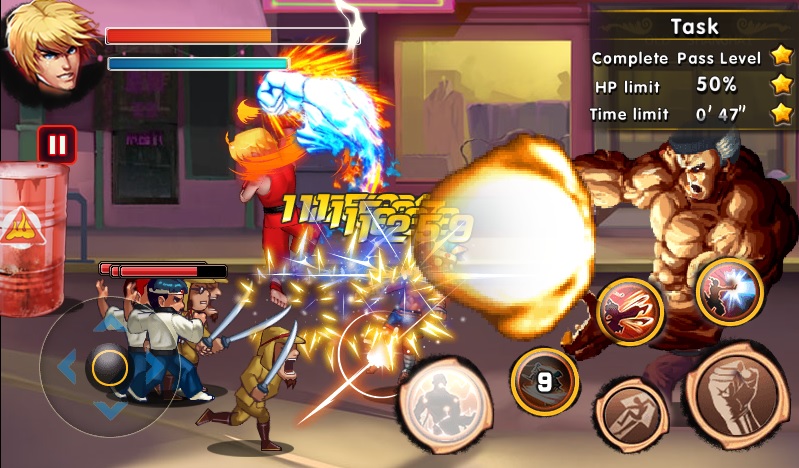Trigger the spinning kick skill icon
This screenshot has height=468, width=799.
click(x=630, y=311)
